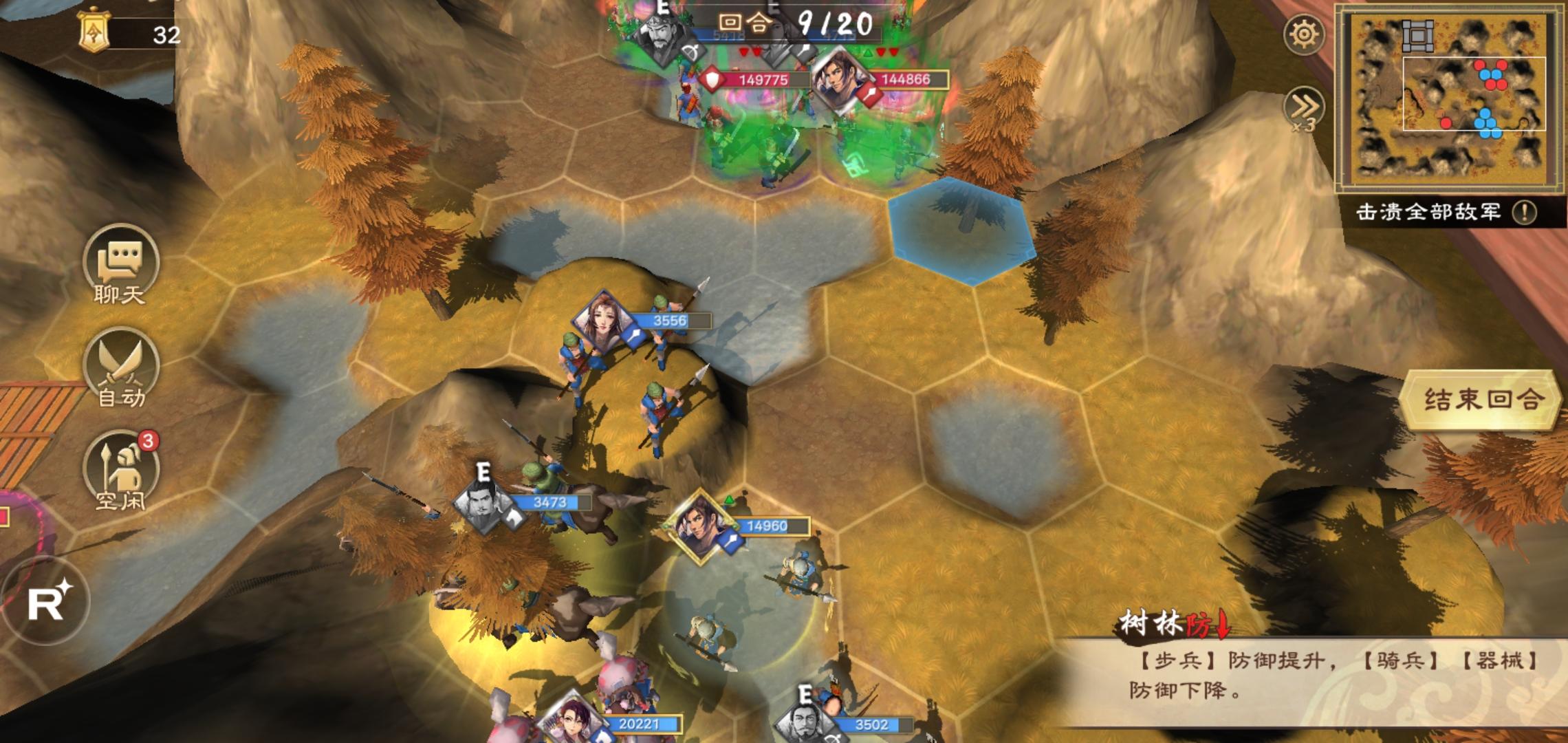1568x743 pixels.
Task: Toggle 自动 auto-battle mode
Action: click(x=121, y=368)
